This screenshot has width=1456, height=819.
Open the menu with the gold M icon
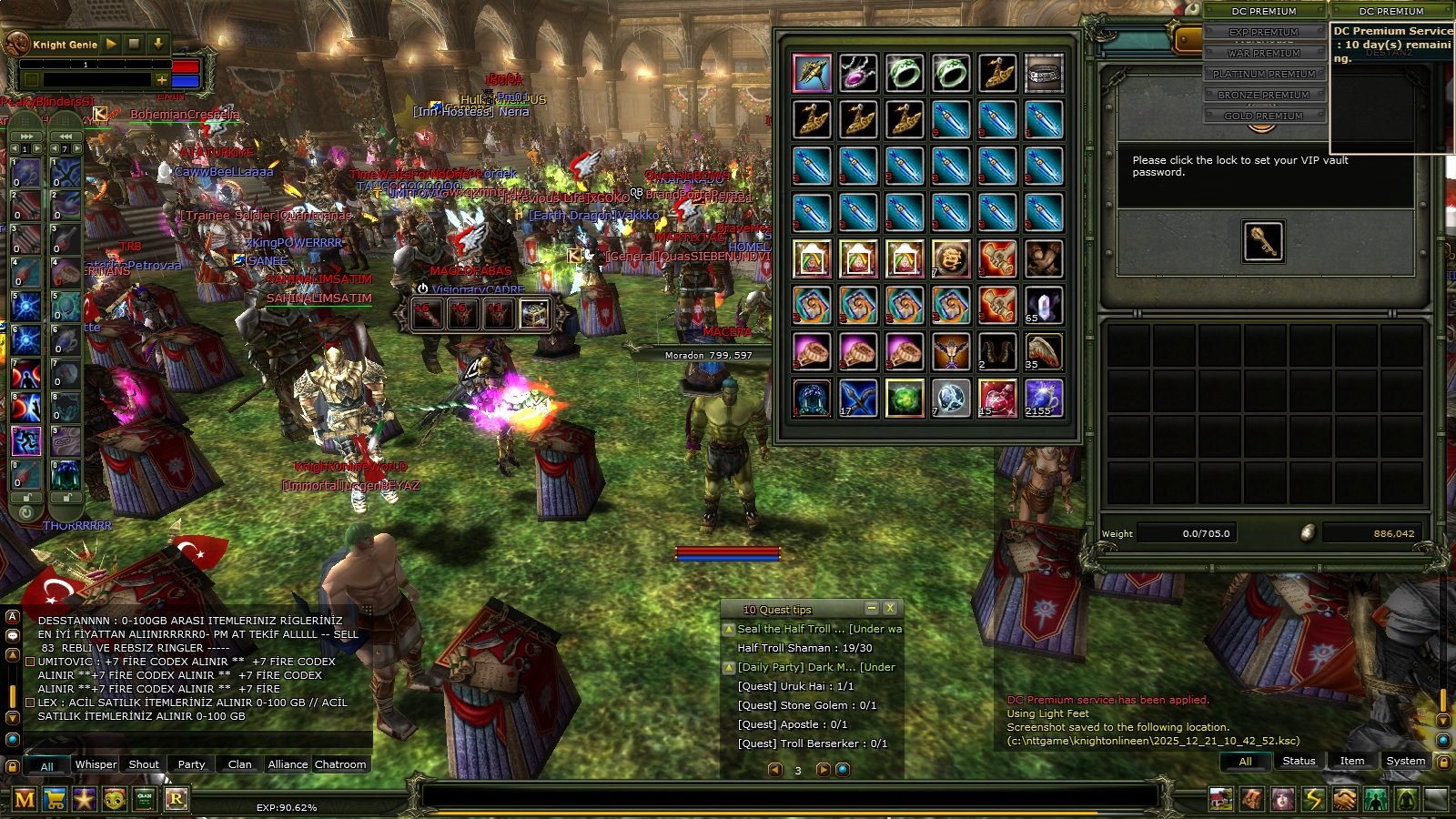click(25, 799)
